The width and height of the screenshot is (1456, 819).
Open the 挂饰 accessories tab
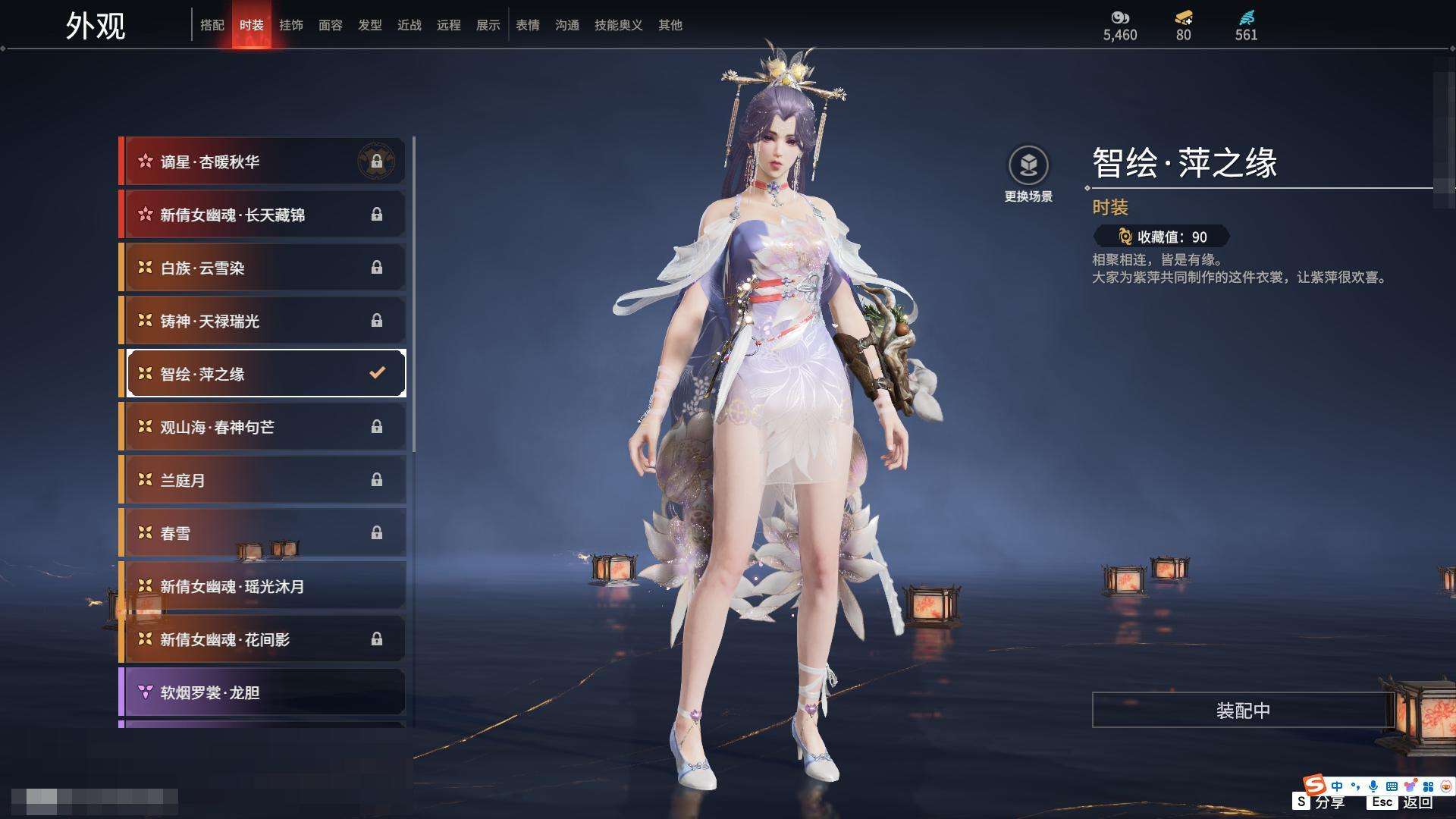point(291,25)
